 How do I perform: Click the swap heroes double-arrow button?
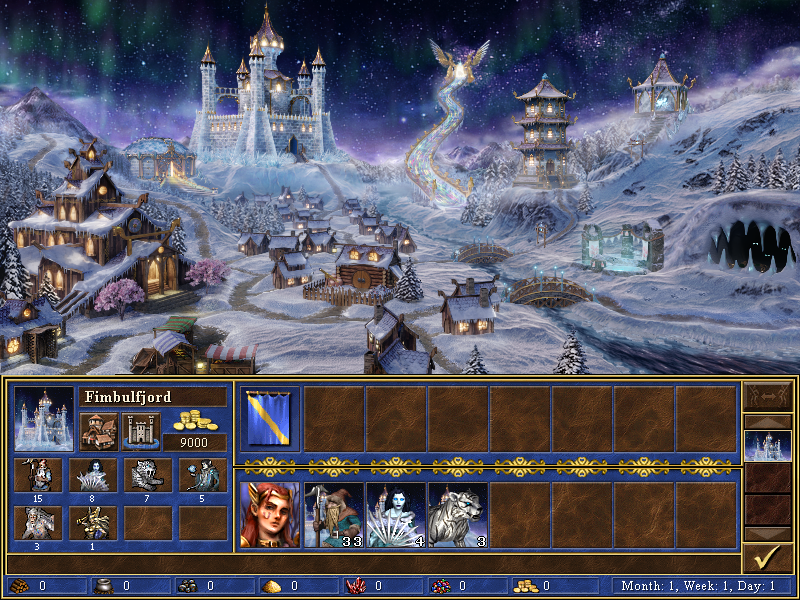click(767, 395)
